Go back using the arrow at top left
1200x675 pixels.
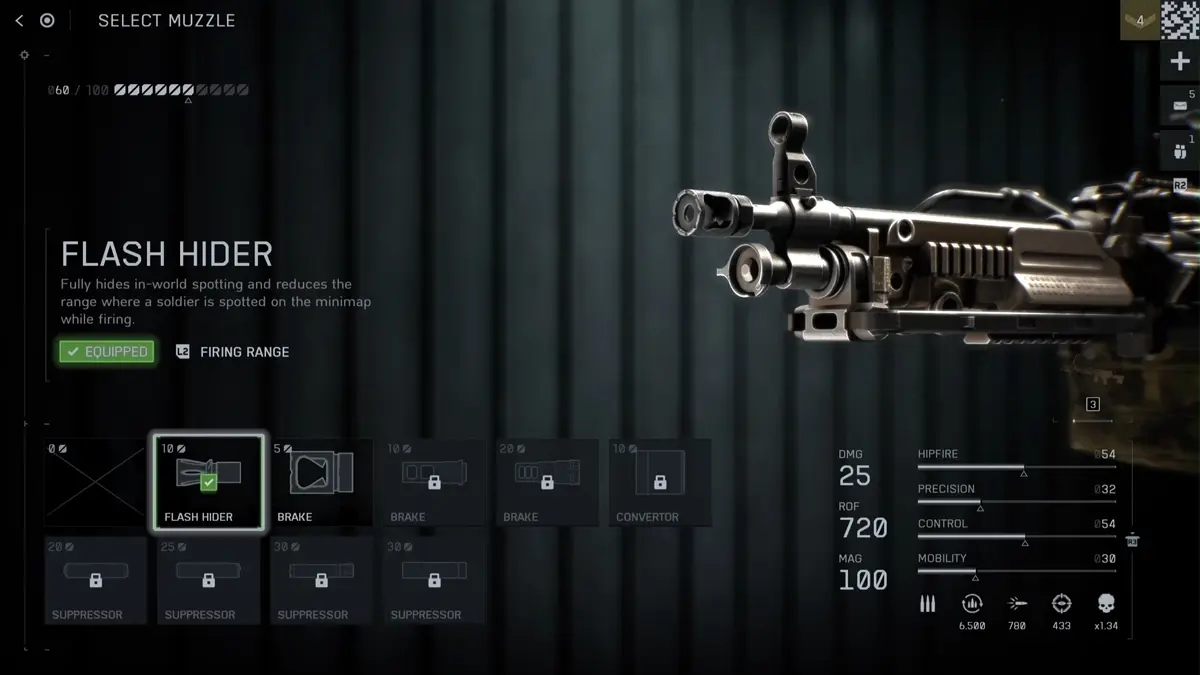tap(19, 21)
